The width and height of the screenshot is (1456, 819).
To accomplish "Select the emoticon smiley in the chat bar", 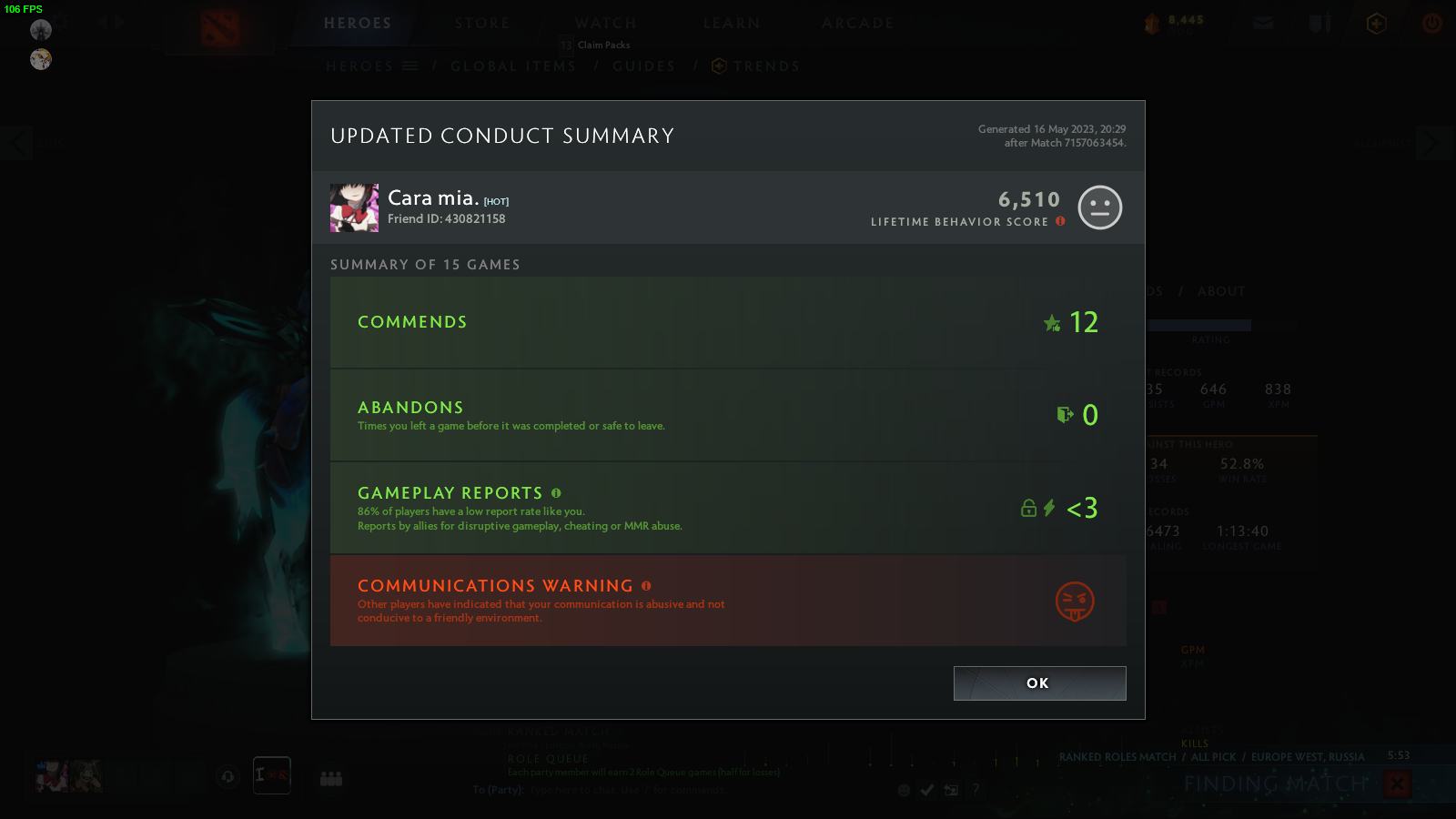I will coord(904,791).
